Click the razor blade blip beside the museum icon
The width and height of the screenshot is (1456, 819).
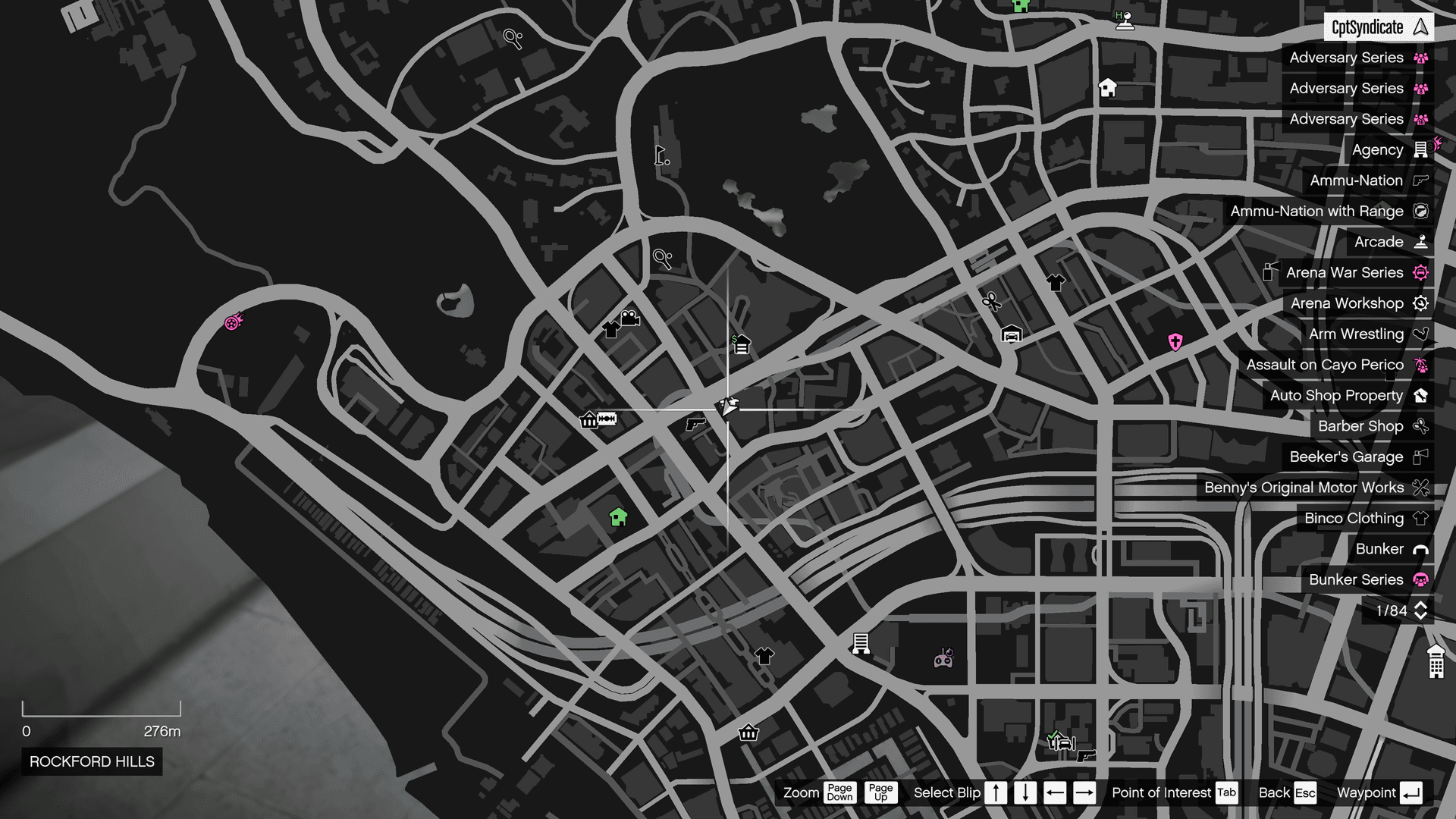[x=608, y=419]
